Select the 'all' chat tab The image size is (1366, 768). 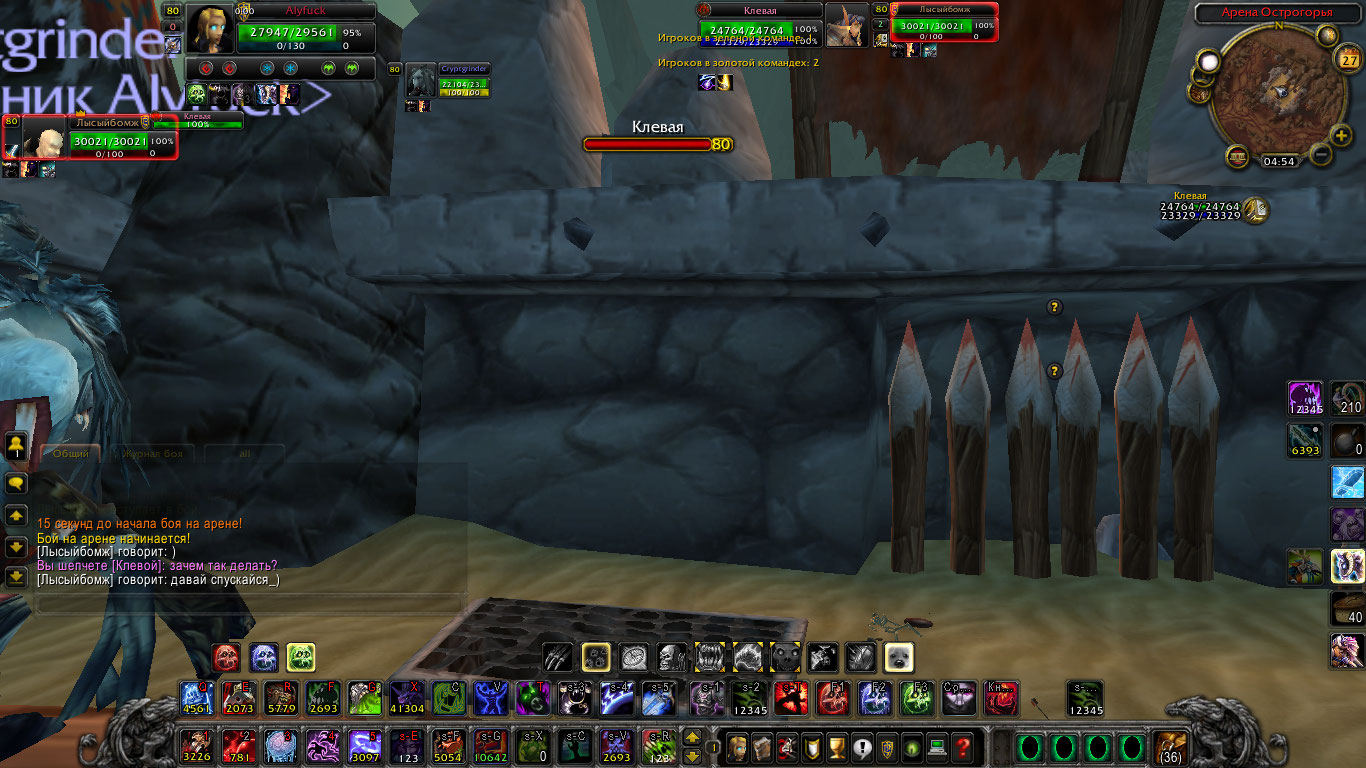[243, 454]
